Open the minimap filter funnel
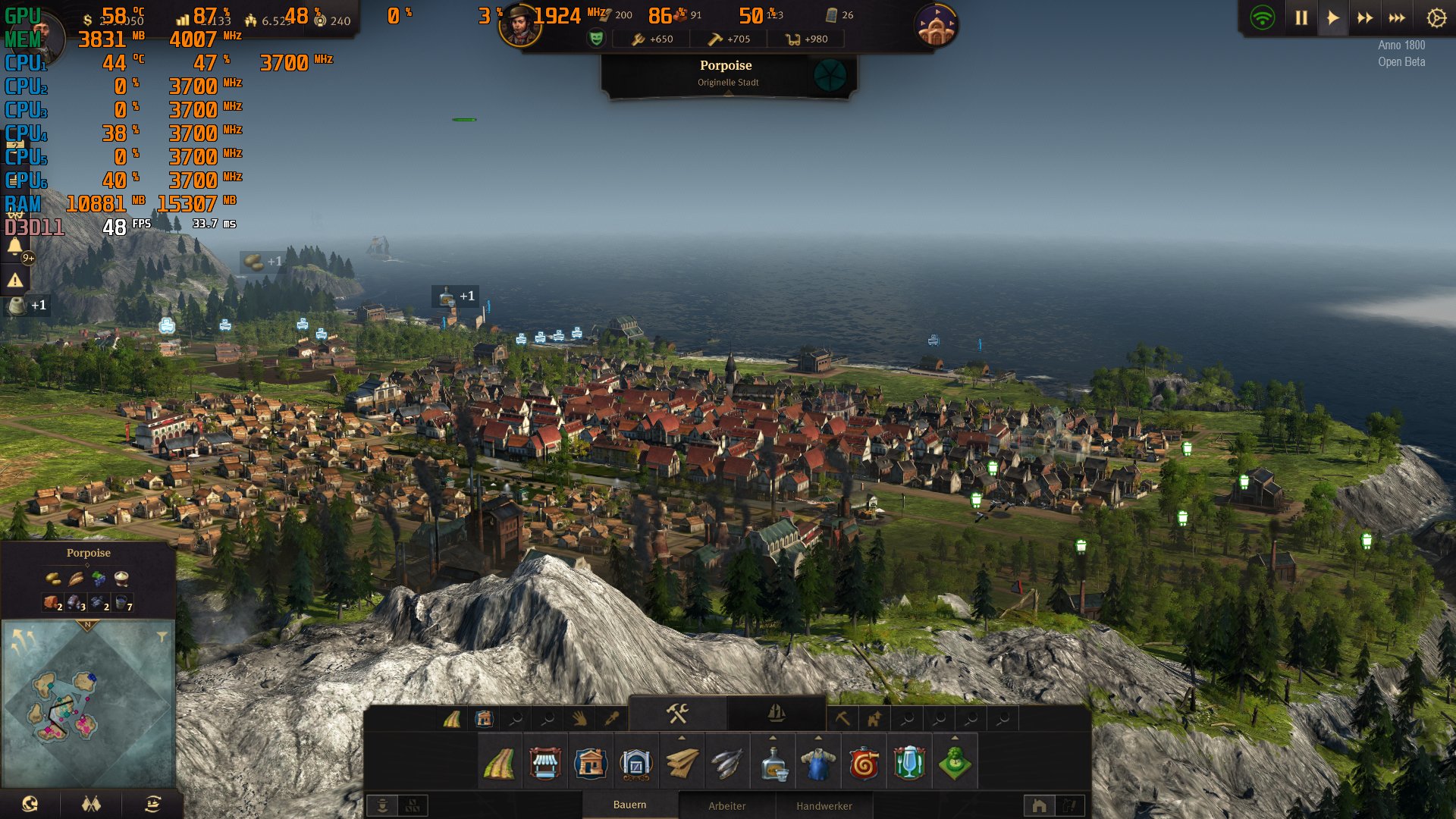This screenshot has height=819, width=1456. point(162,637)
